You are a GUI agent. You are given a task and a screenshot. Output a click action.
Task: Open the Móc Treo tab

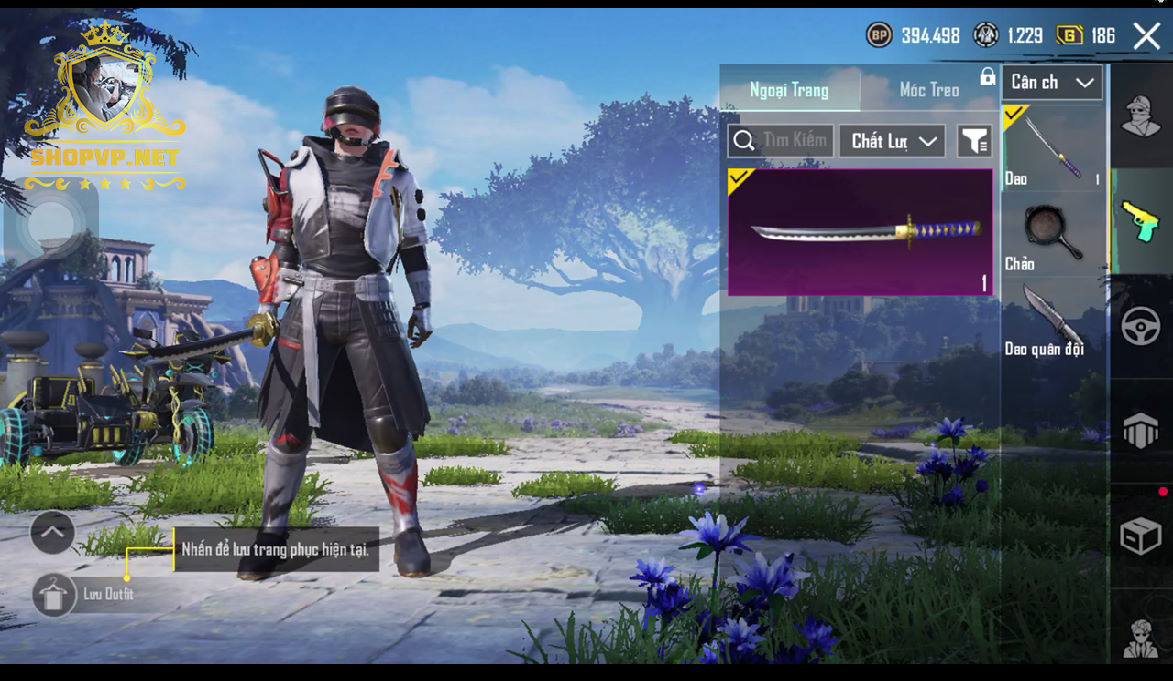[x=929, y=90]
